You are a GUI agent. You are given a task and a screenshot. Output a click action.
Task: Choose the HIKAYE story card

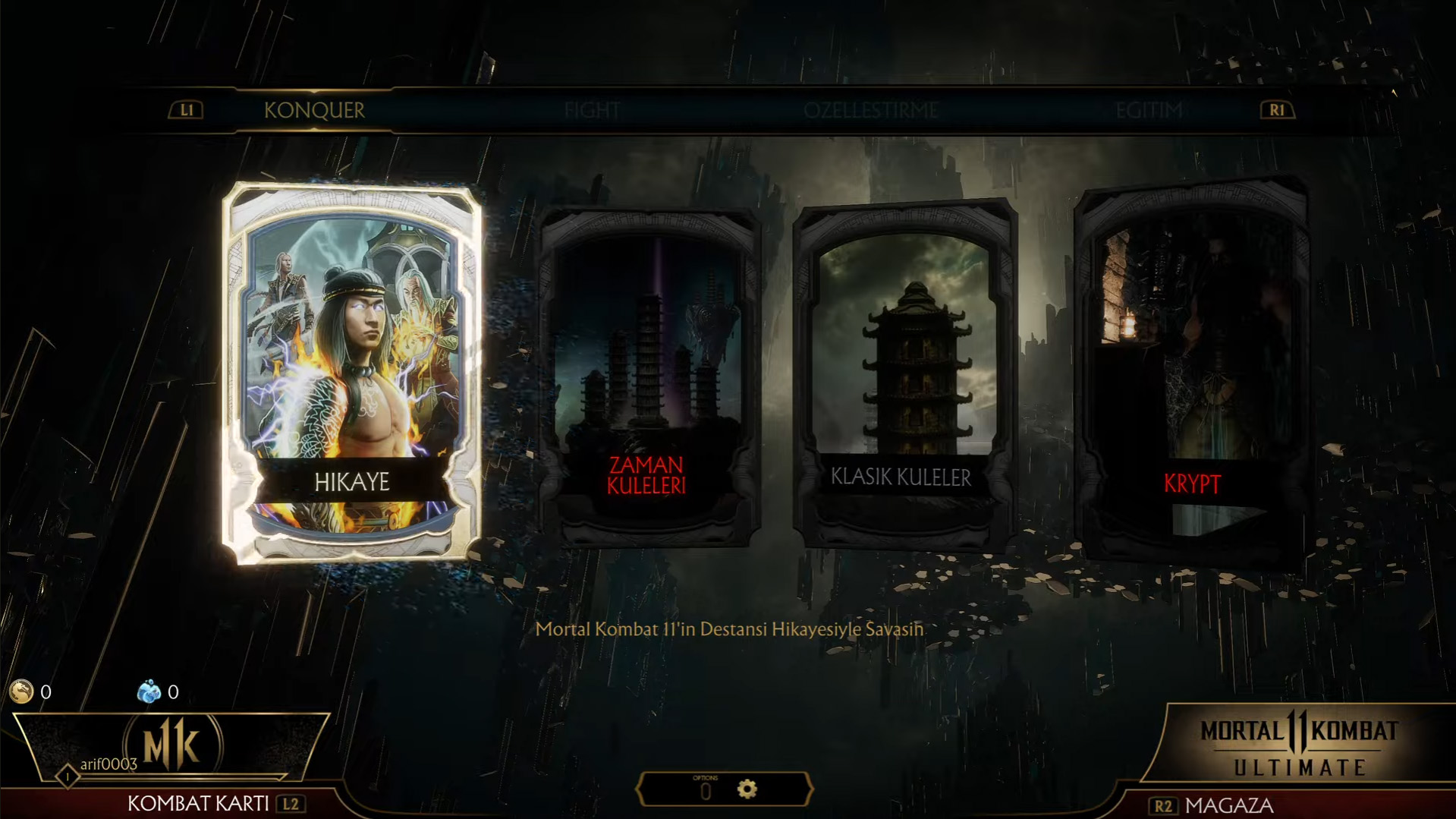[352, 373]
